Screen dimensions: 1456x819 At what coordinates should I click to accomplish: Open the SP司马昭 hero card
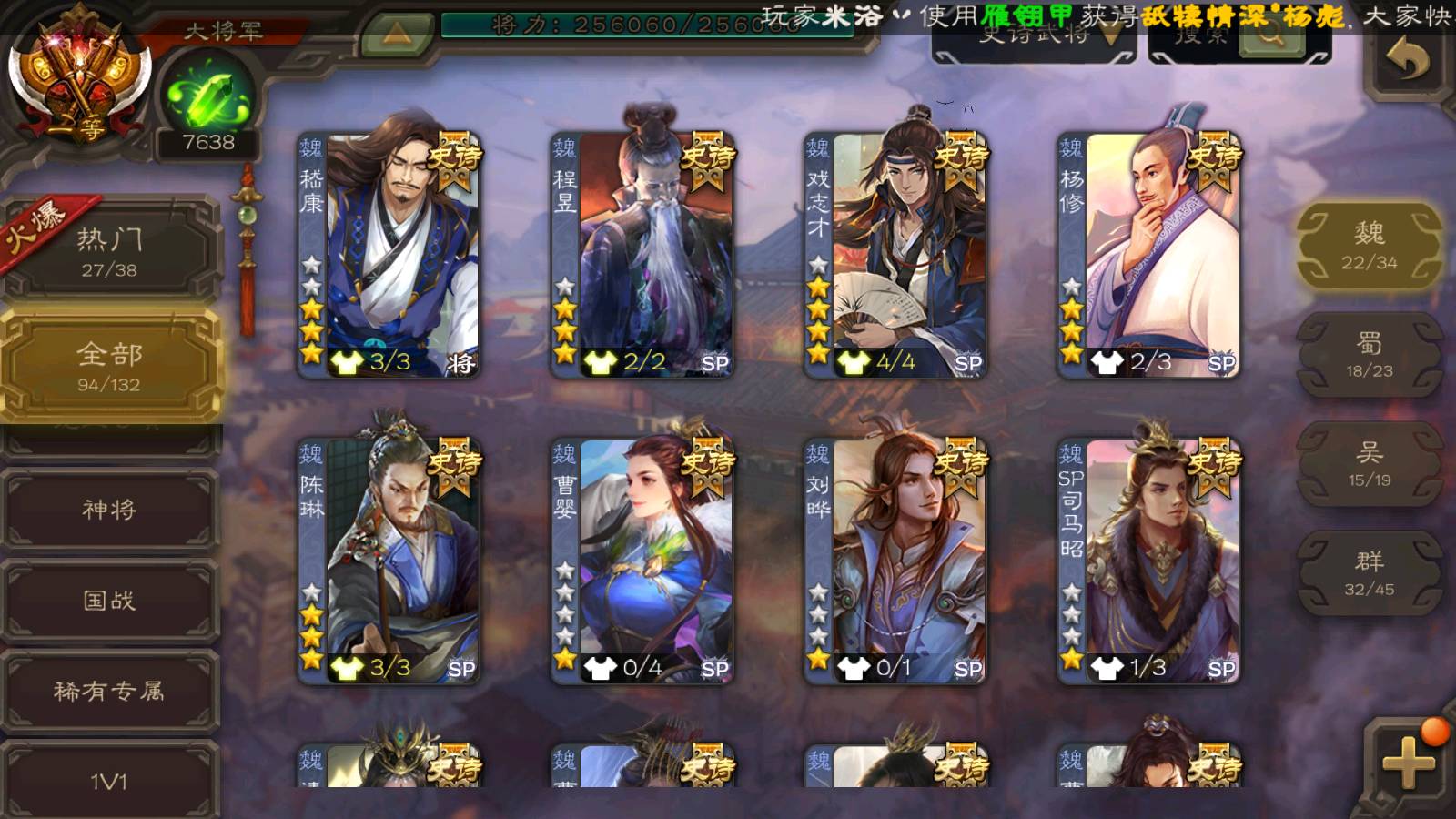tap(1148, 561)
